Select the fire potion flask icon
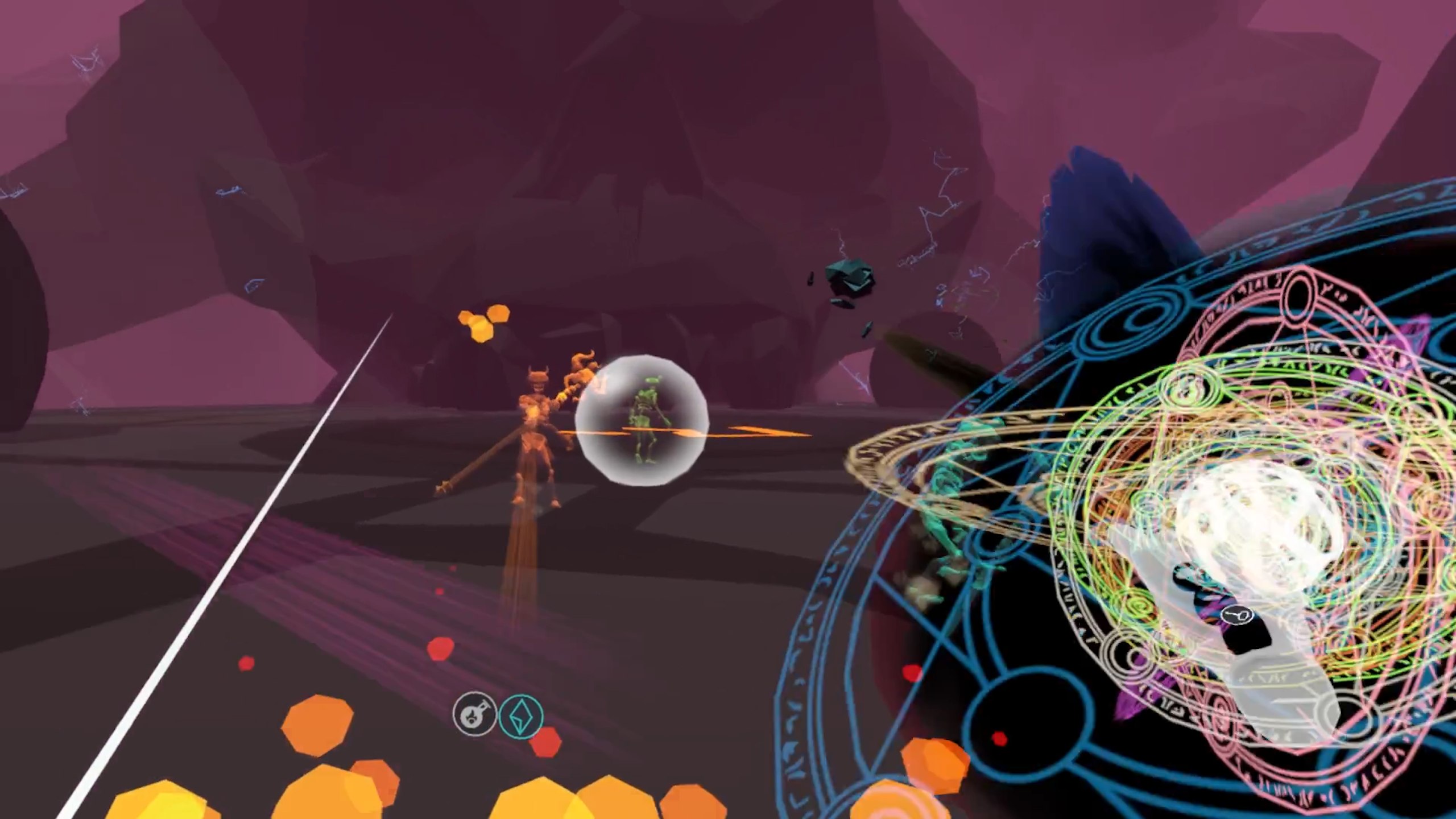Image resolution: width=1456 pixels, height=819 pixels. tap(474, 714)
